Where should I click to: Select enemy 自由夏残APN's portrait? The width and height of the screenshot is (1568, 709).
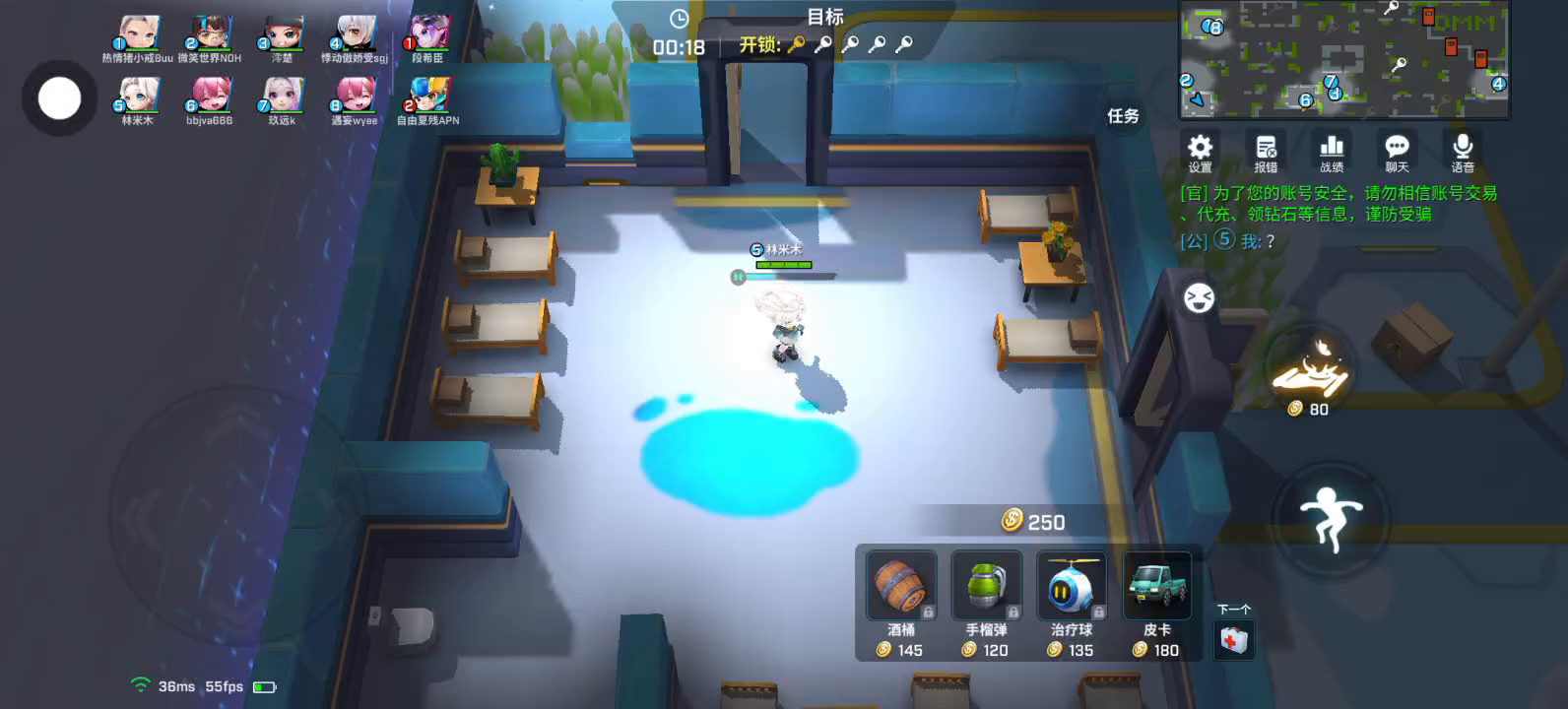click(428, 97)
